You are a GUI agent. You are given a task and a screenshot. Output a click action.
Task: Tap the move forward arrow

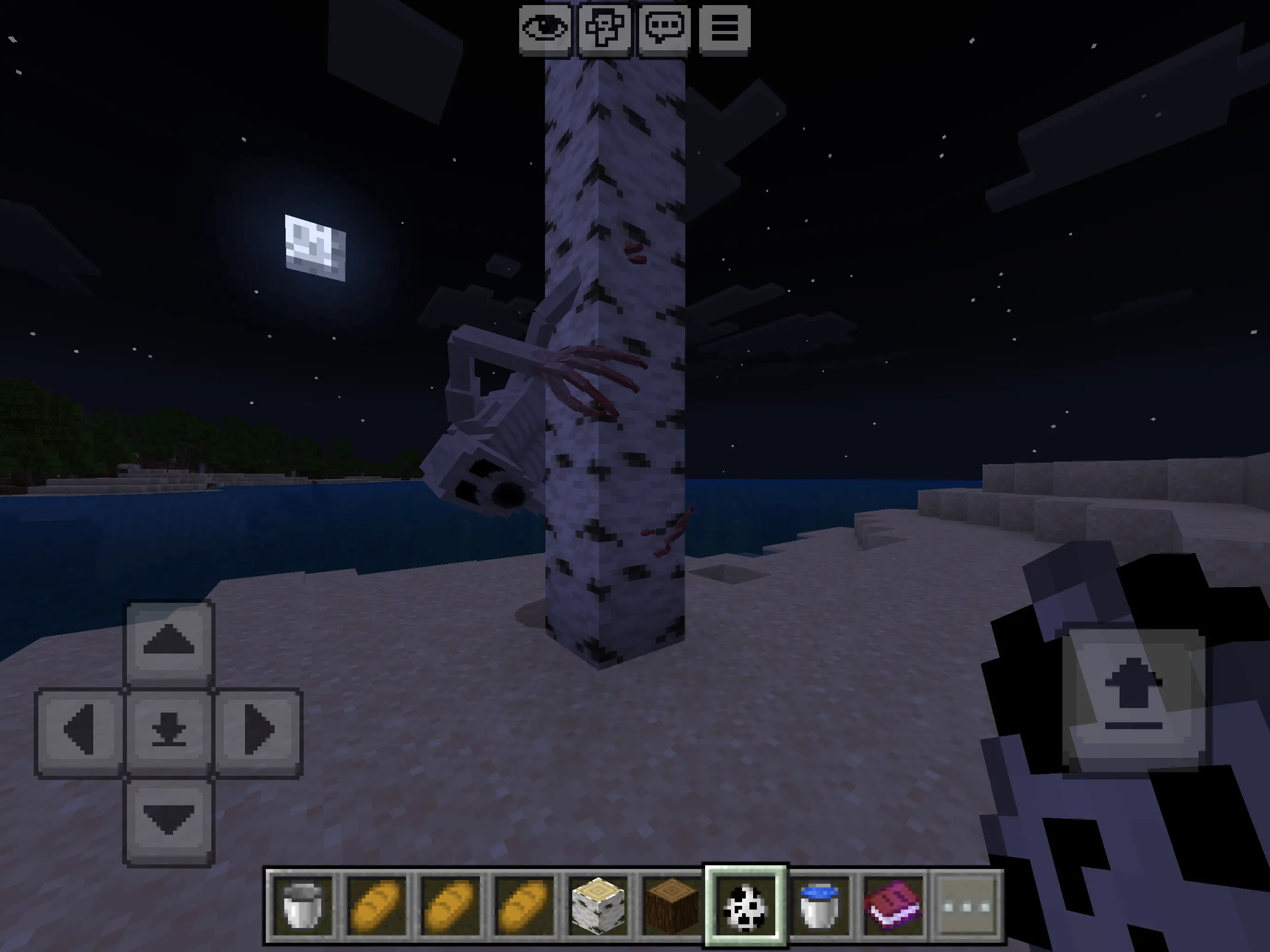click(169, 642)
